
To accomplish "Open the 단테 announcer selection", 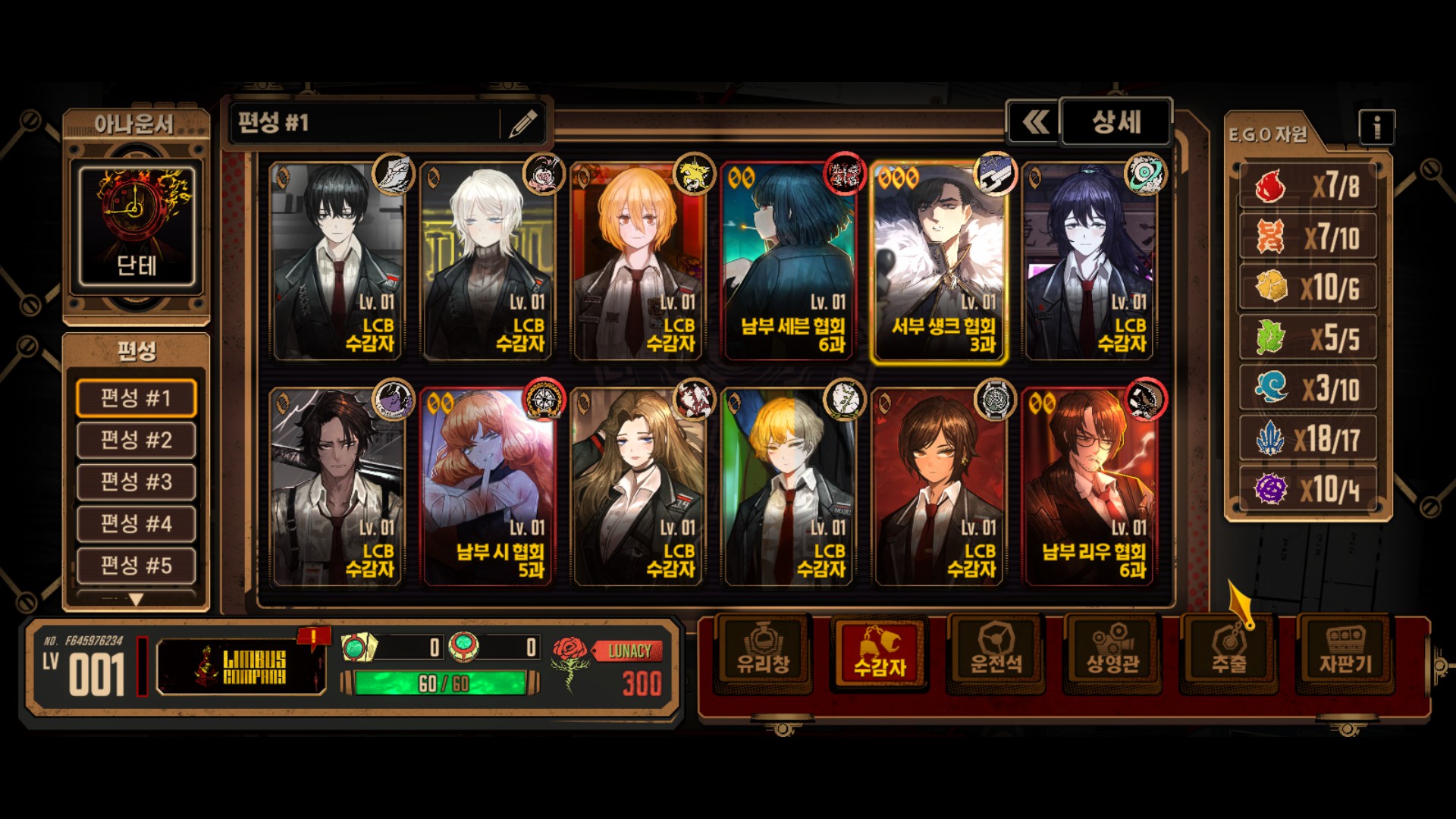I will (136, 226).
